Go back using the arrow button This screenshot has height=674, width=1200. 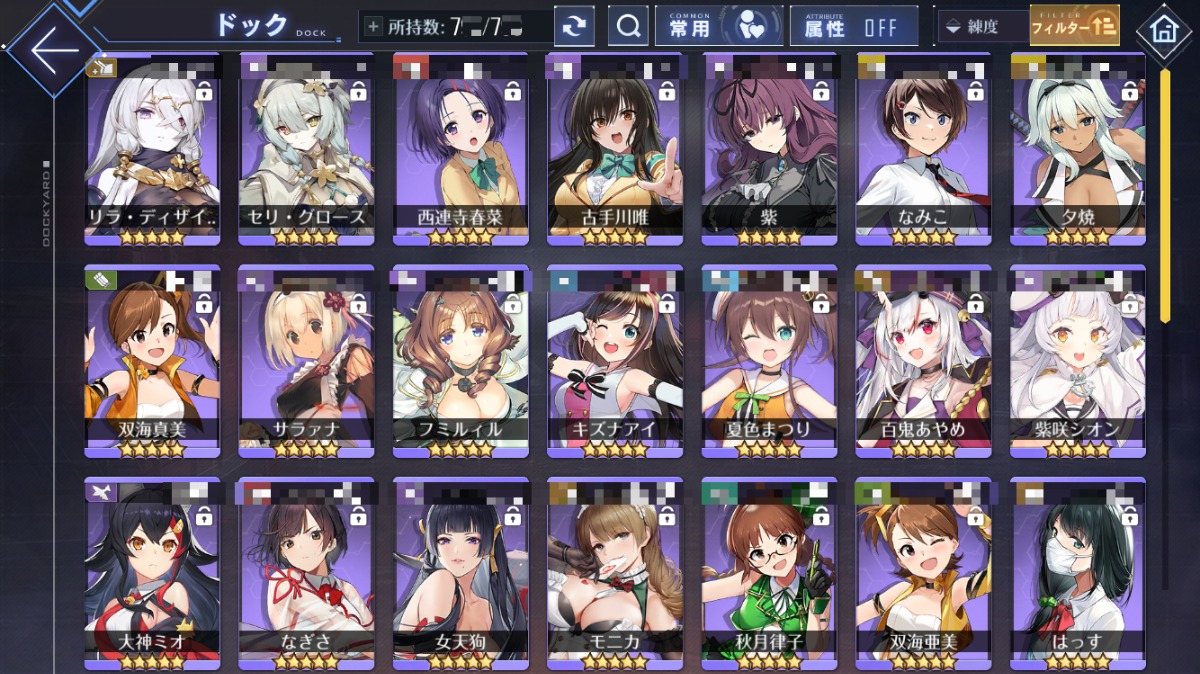click(50, 48)
